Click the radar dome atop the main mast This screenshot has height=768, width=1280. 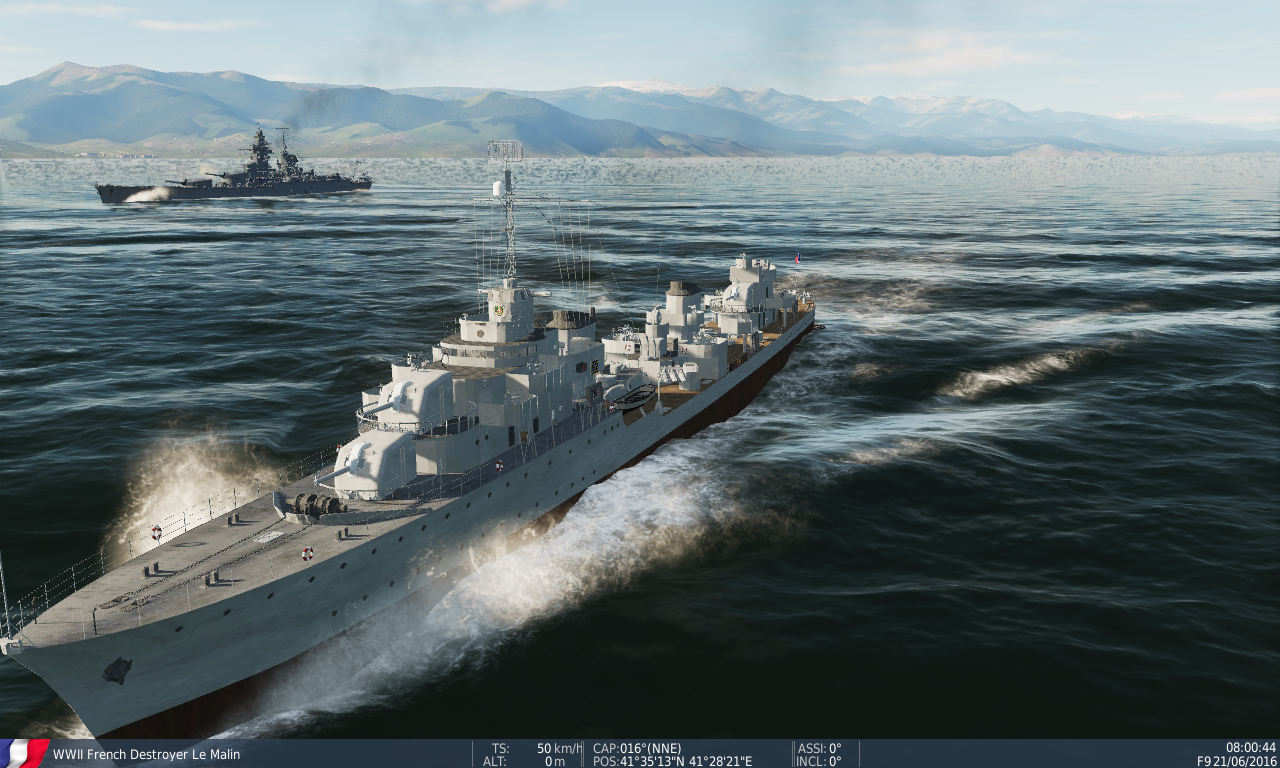[x=497, y=190]
